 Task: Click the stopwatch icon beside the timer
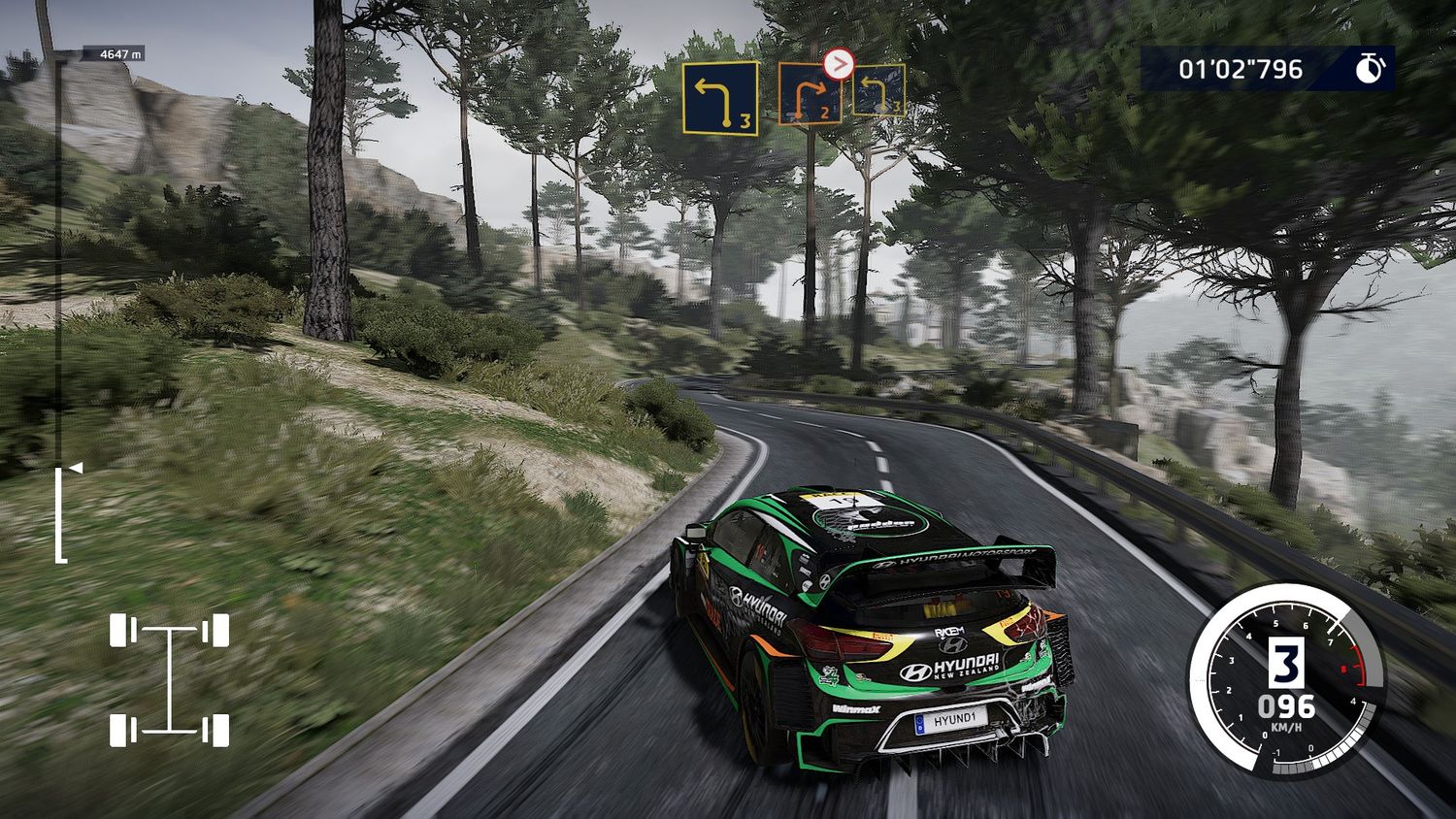coord(1370,69)
